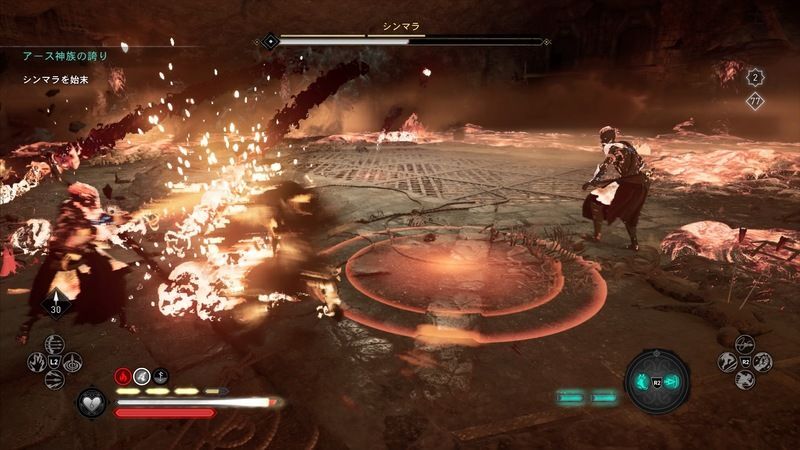Screen dimensions: 800x450
Task: Use the left melee ability icon
Action: [724, 361]
